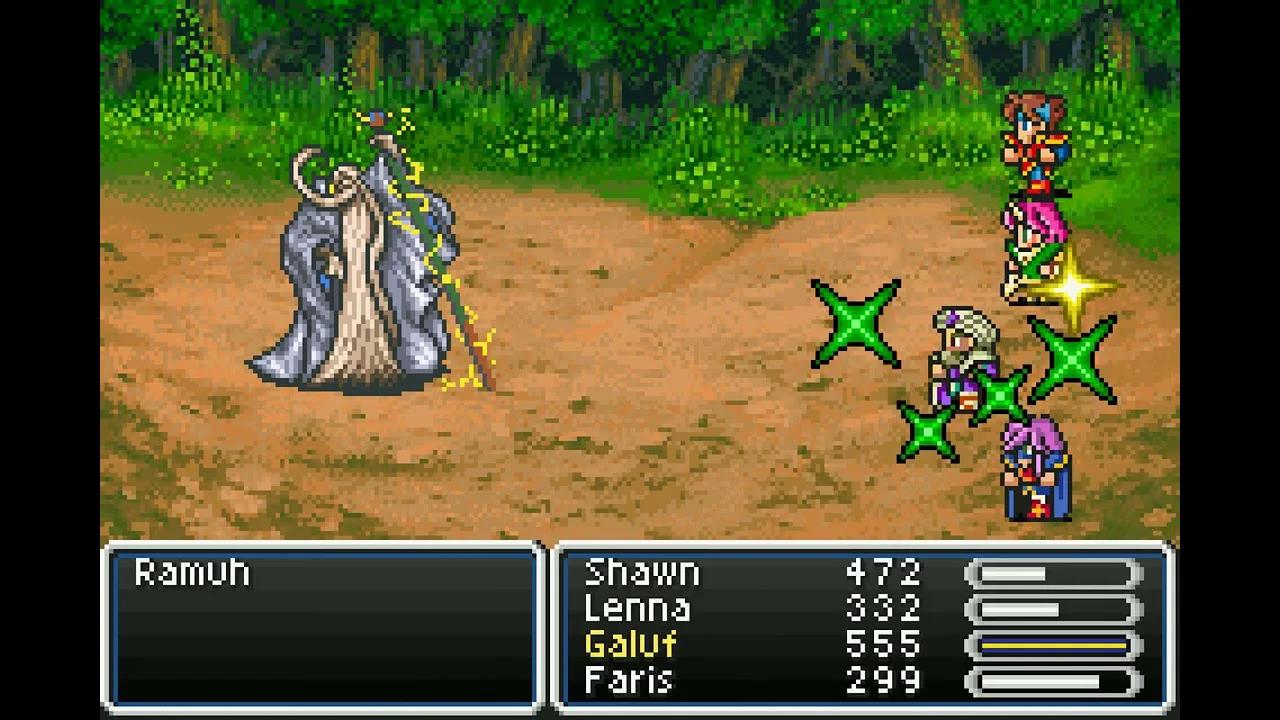Click Galuf's highlighted yellow name
1280x720 pixels.
click(630, 645)
